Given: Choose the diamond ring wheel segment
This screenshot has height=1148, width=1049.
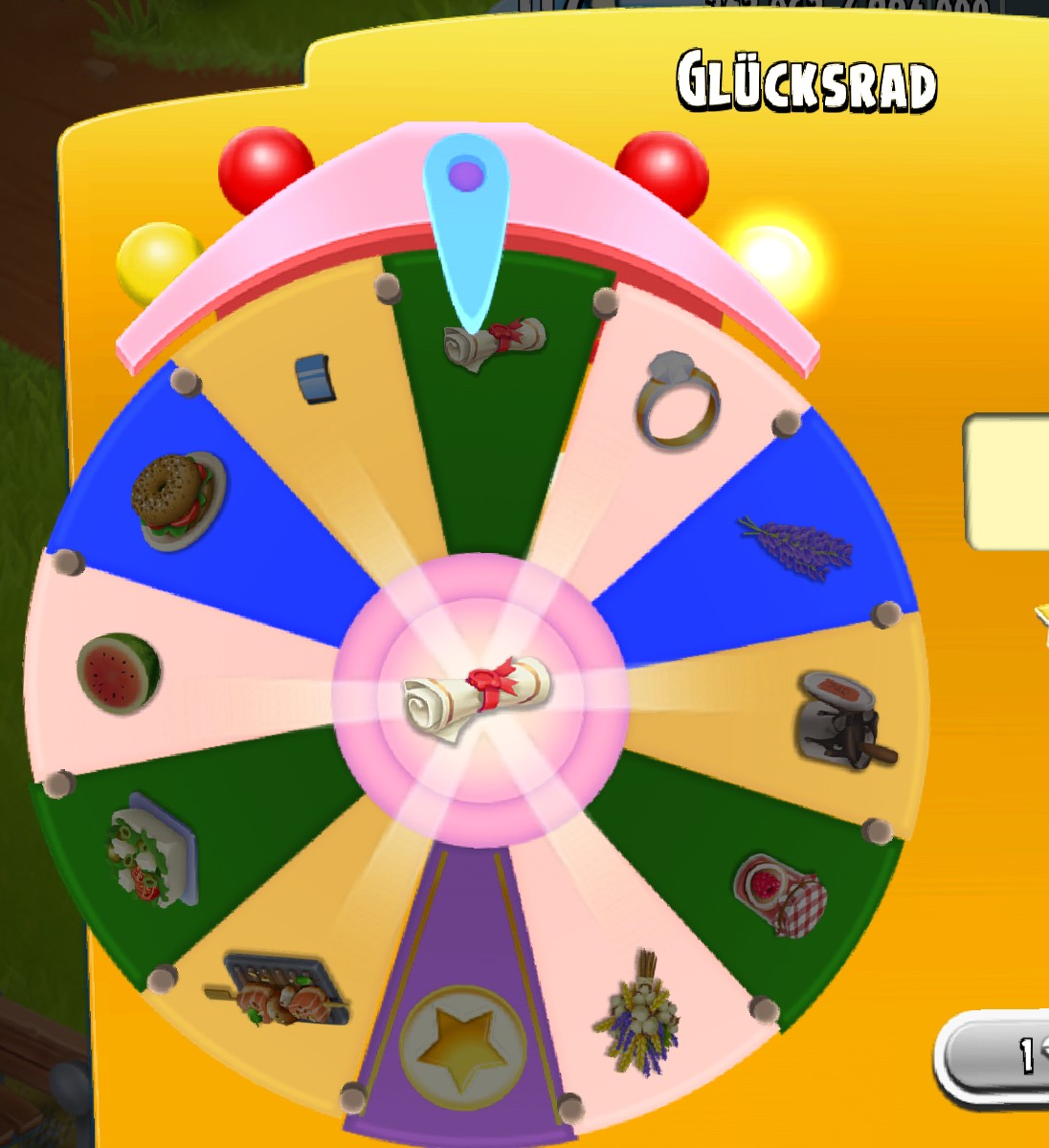Looking at the screenshot, I should pos(677,400).
